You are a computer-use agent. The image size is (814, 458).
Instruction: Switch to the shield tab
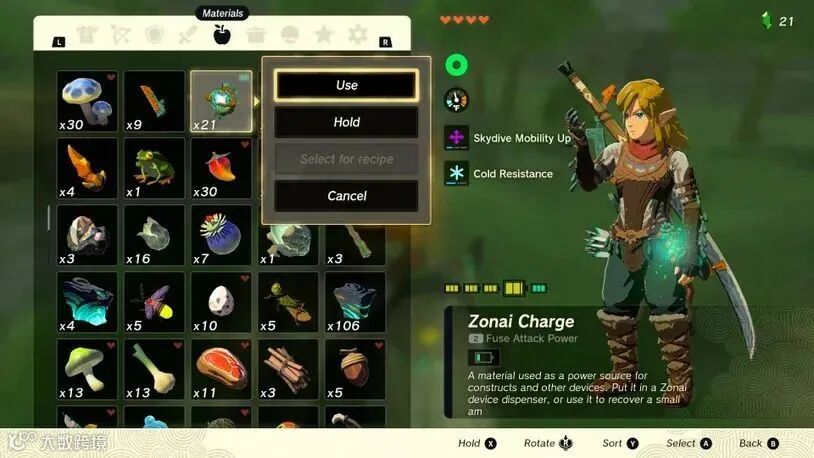pyautogui.click(x=154, y=36)
